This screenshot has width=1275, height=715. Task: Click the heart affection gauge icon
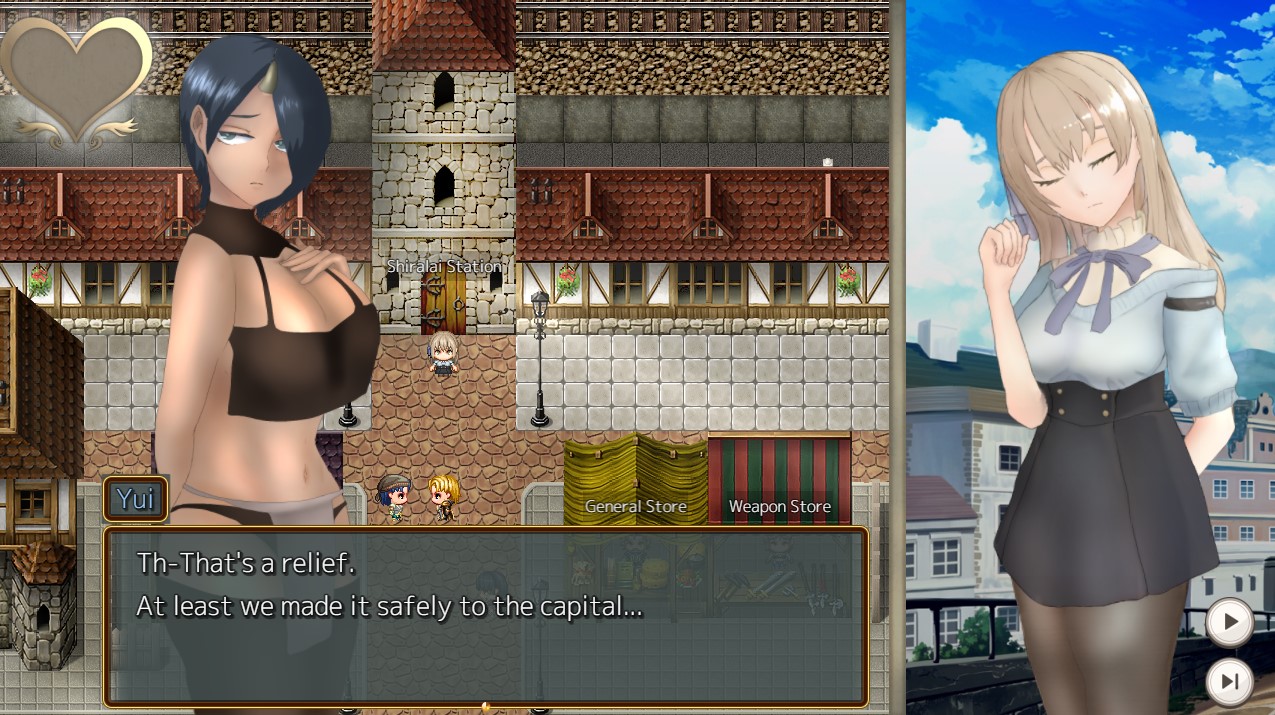pyautogui.click(x=77, y=78)
